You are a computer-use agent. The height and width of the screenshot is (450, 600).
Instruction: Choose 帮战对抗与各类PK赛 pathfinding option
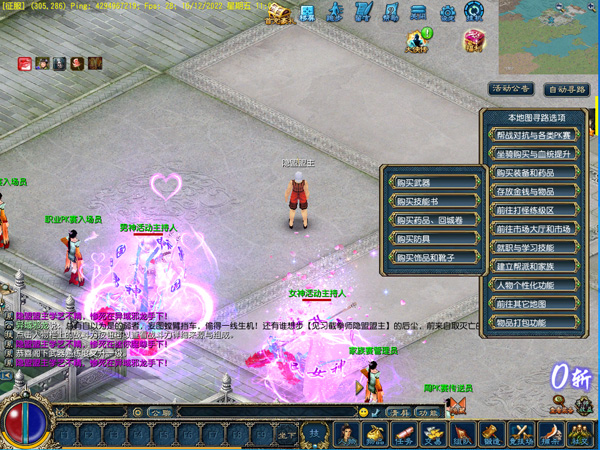535,135
